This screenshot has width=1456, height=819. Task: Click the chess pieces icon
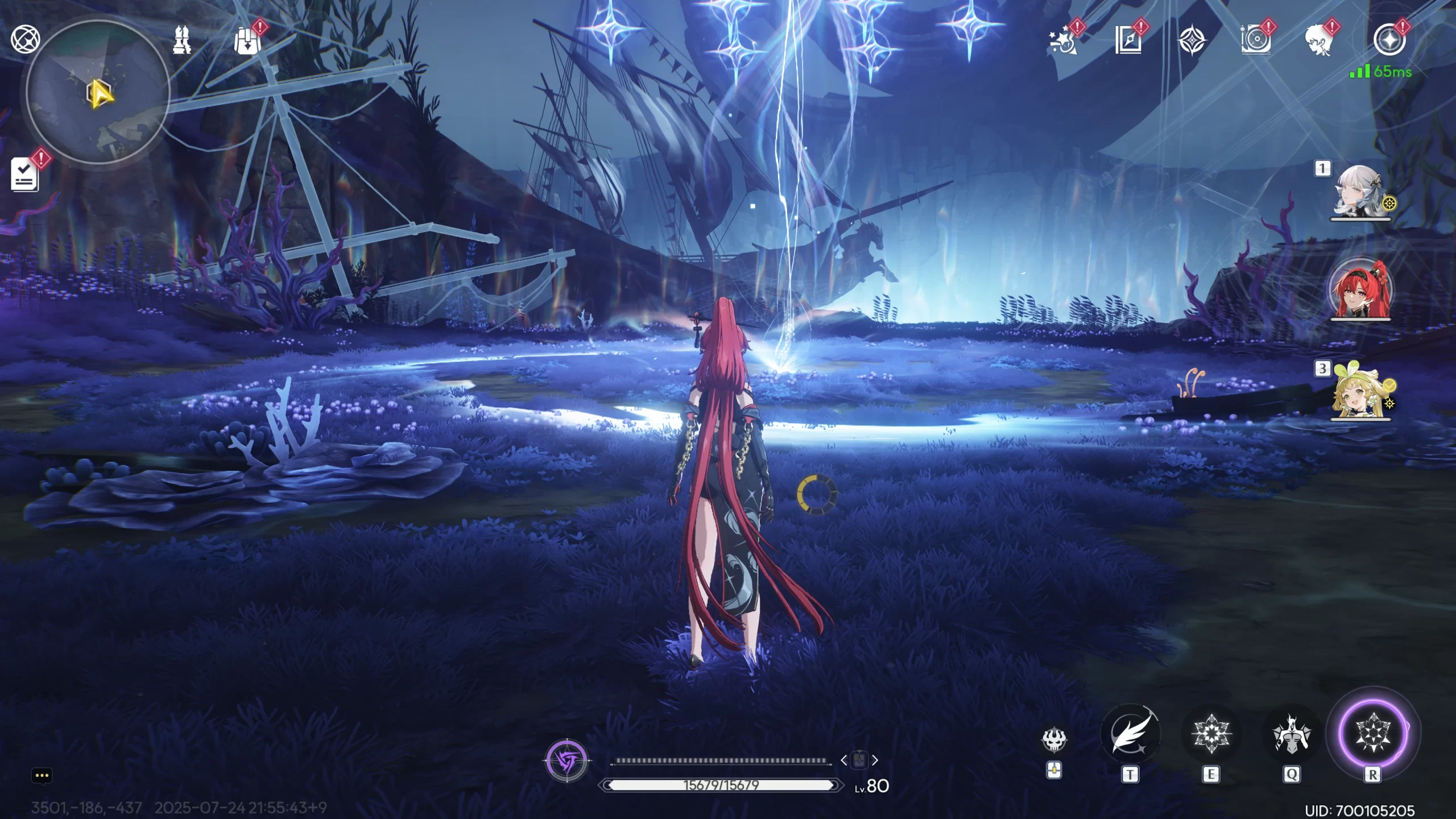(x=182, y=40)
